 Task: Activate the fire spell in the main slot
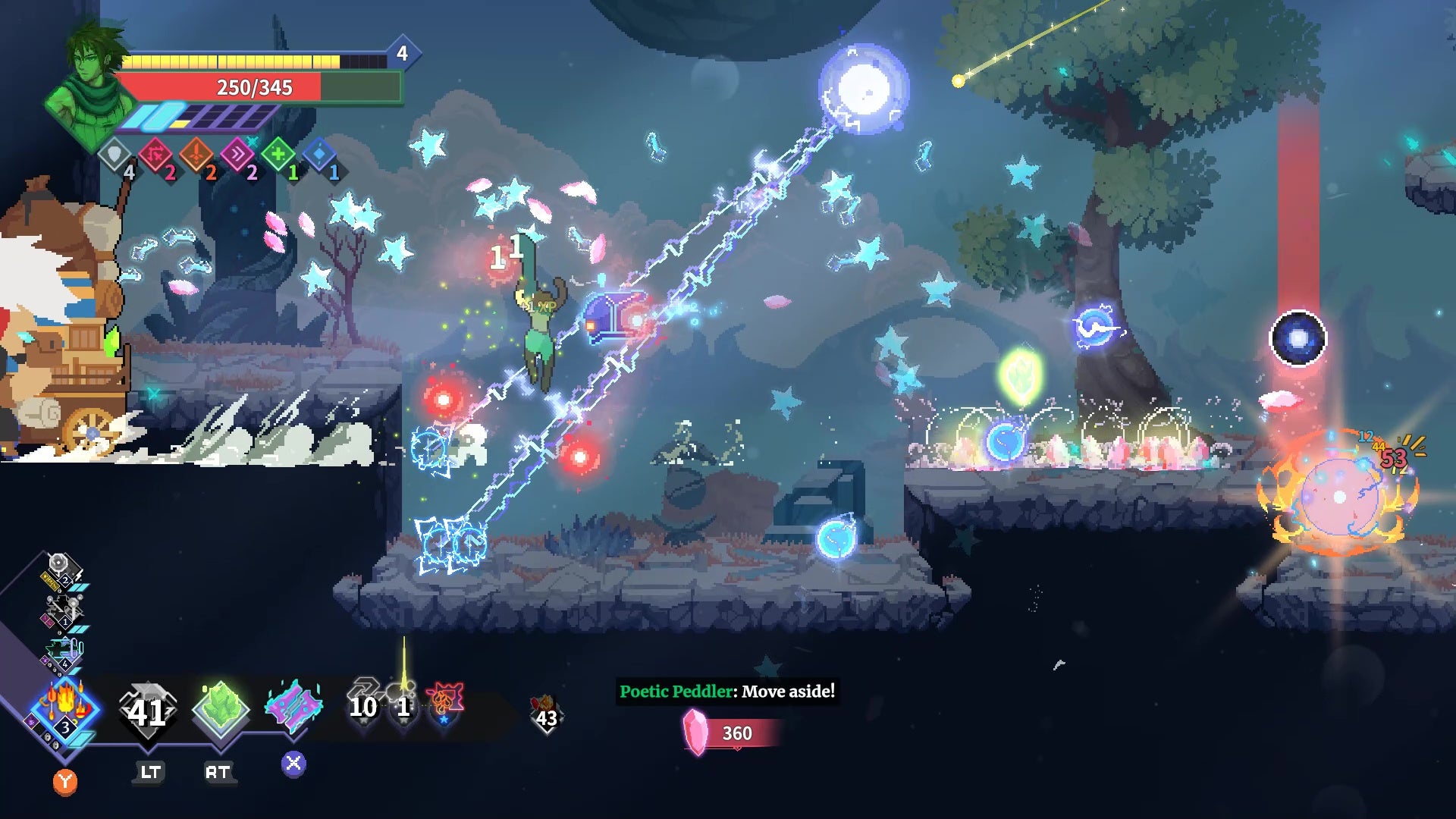64,711
